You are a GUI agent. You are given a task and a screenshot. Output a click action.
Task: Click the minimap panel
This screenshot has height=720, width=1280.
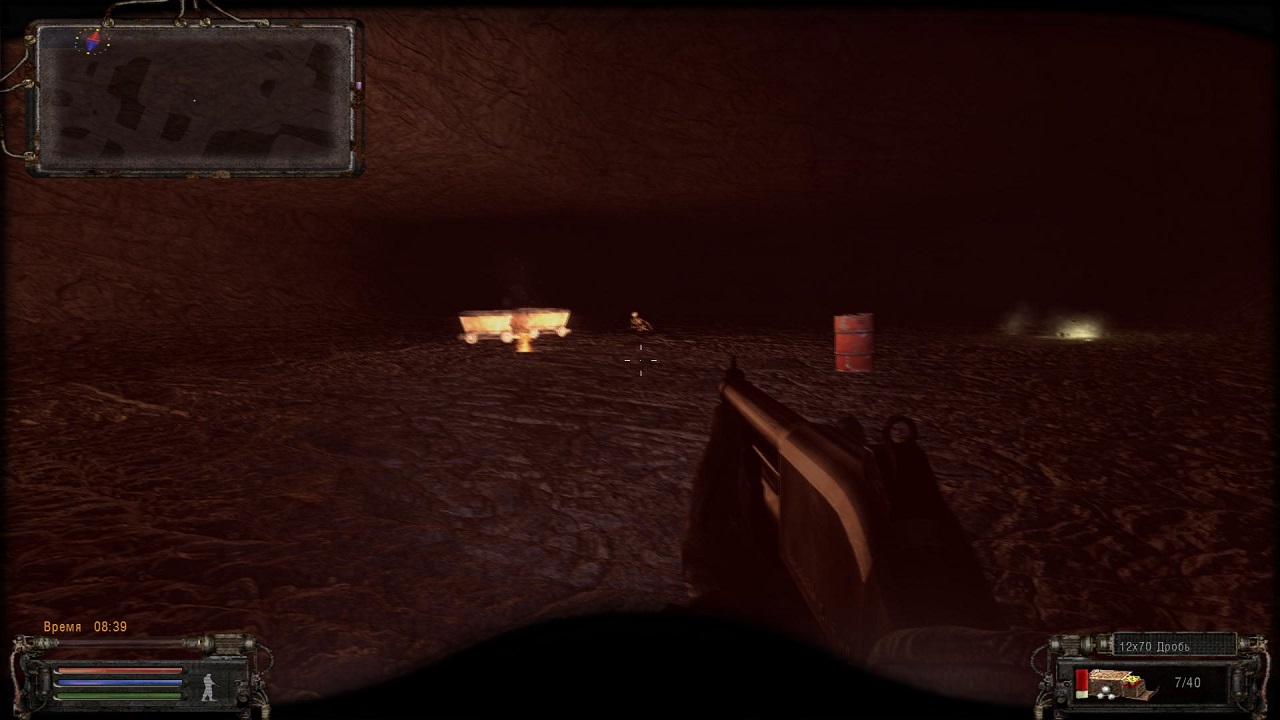tap(195, 98)
